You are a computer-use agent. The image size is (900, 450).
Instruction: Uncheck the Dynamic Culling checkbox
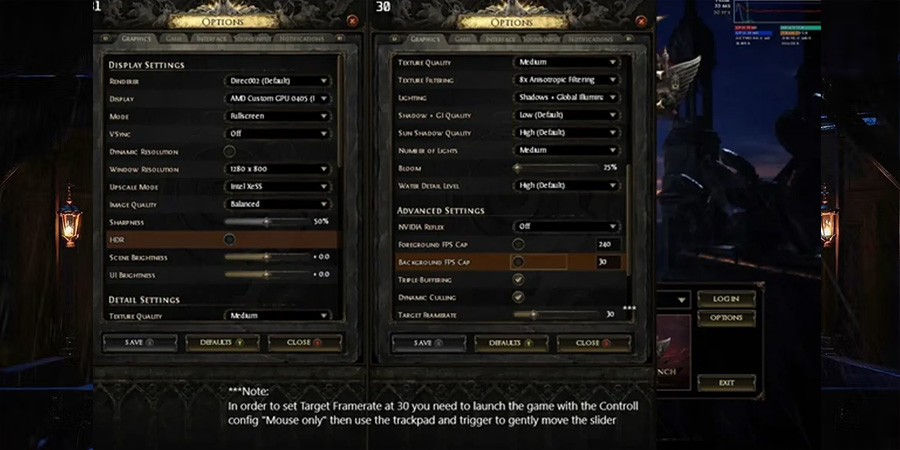pyautogui.click(x=518, y=297)
